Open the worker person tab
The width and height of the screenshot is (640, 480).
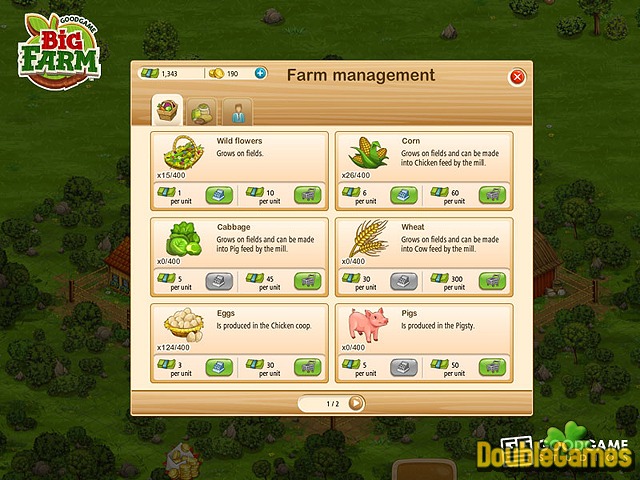click(x=238, y=110)
